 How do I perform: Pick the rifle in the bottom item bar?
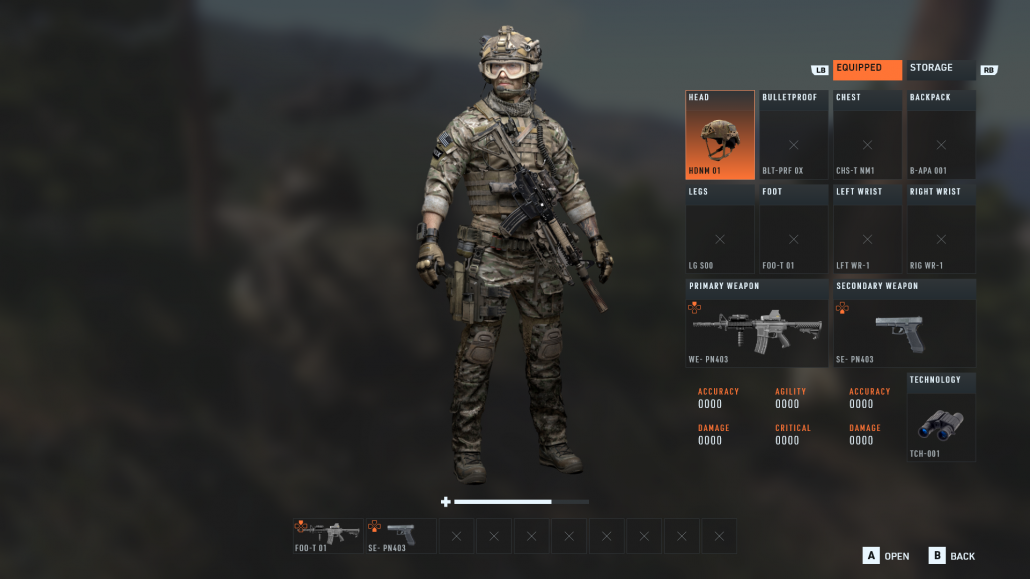[328, 535]
